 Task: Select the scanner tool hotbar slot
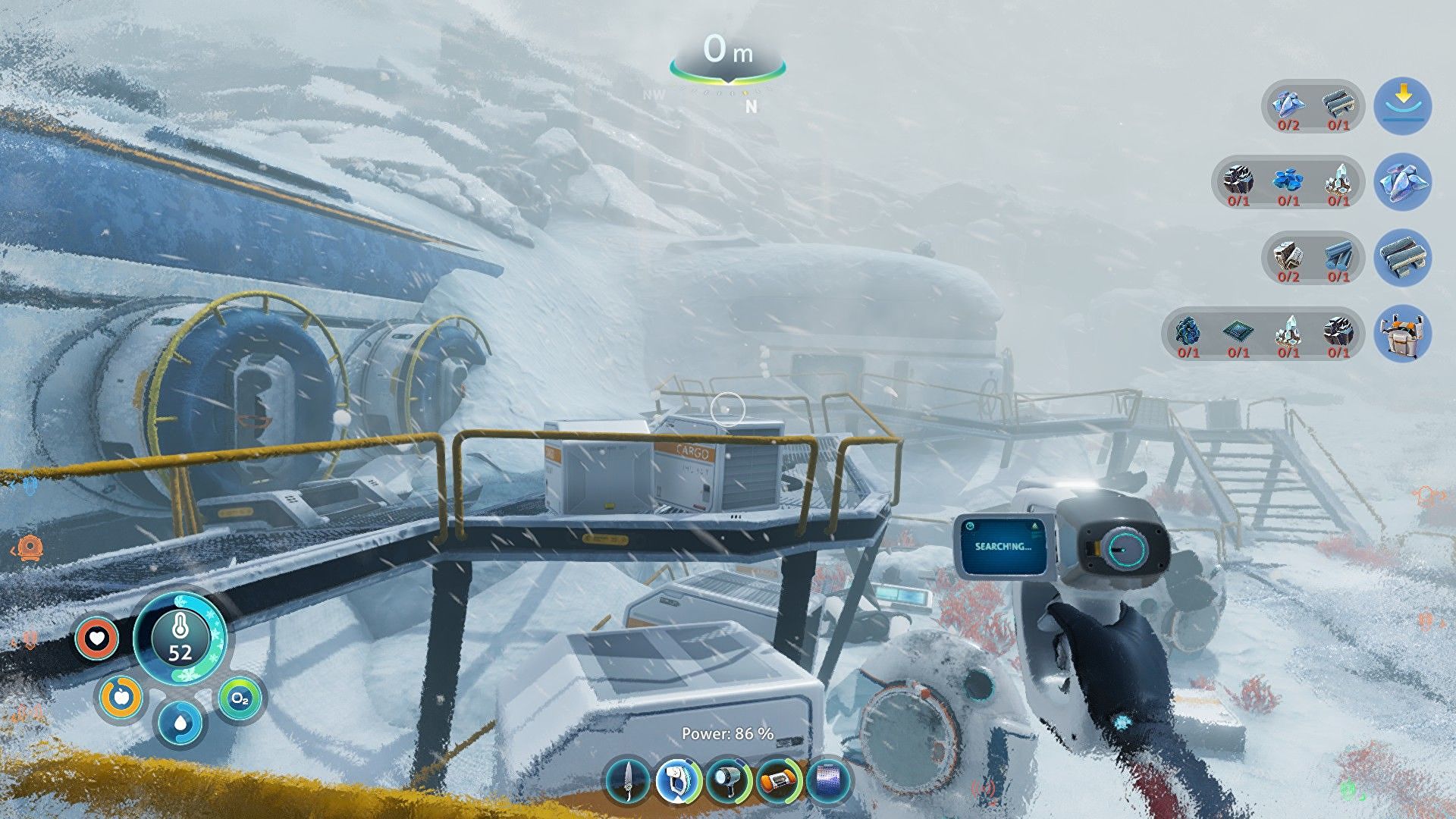coord(676,781)
